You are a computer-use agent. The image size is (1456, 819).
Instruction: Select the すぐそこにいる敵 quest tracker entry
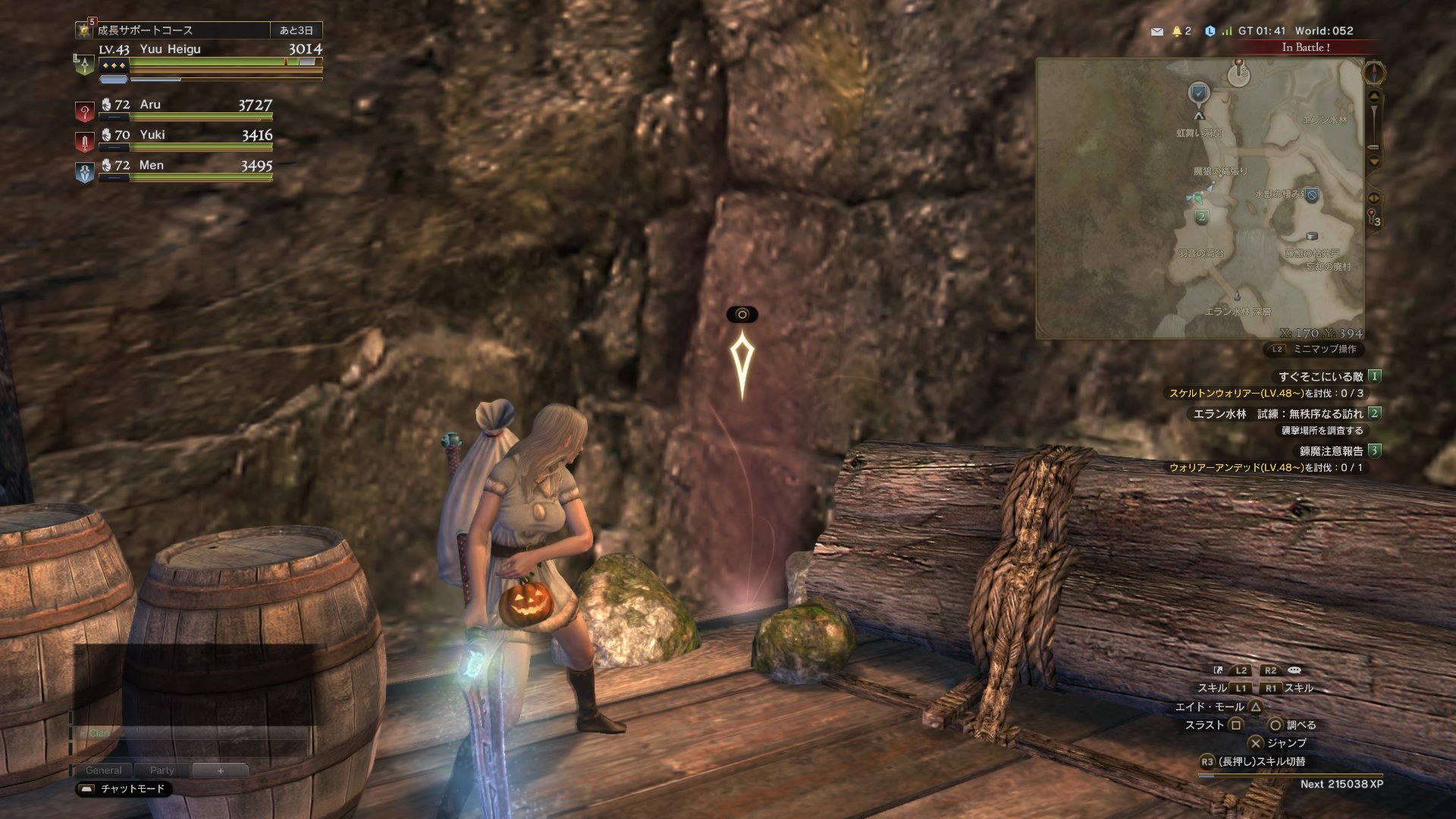coord(1320,376)
